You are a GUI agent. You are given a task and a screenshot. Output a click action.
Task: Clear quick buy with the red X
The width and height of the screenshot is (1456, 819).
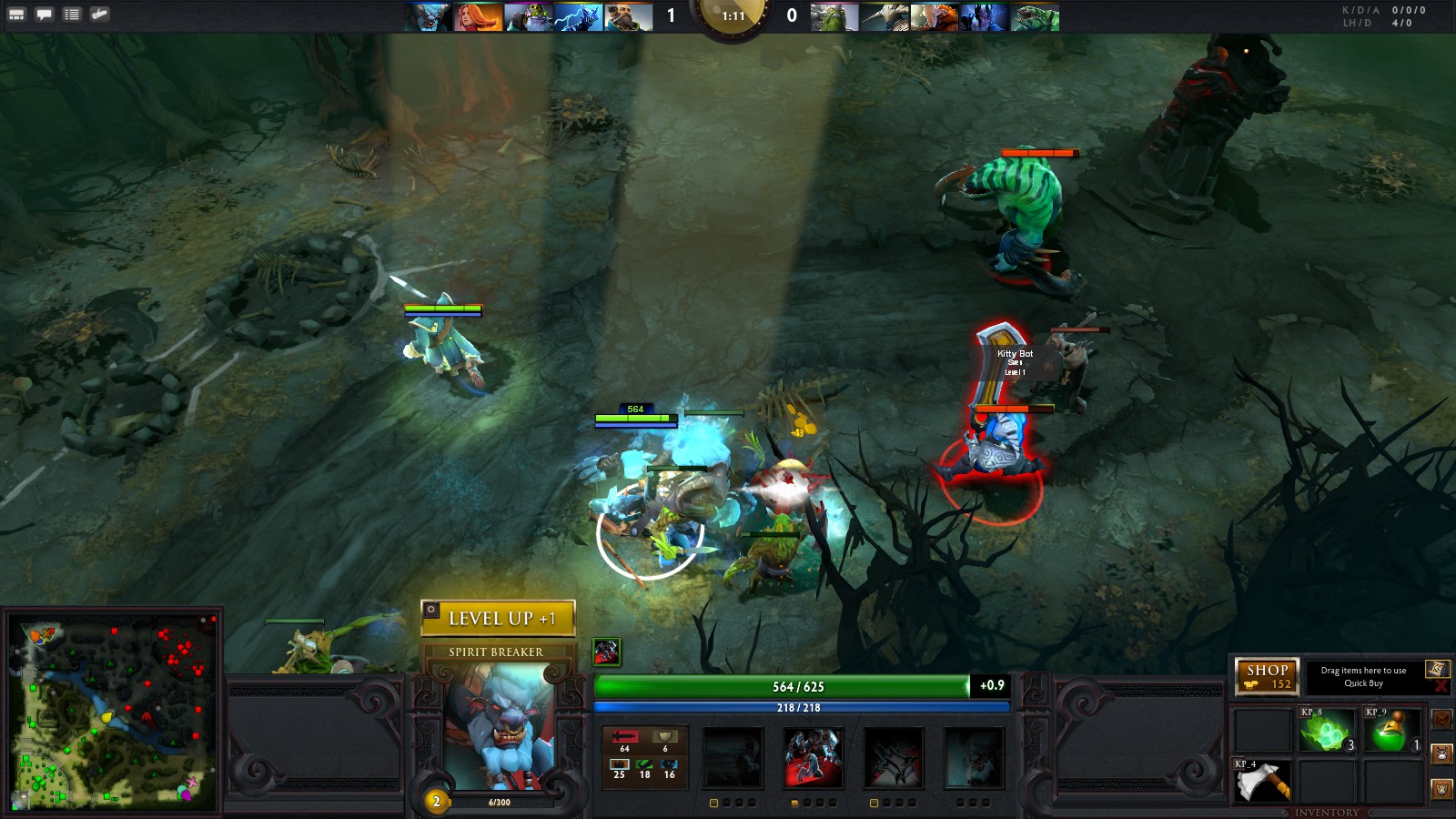coord(1441,686)
